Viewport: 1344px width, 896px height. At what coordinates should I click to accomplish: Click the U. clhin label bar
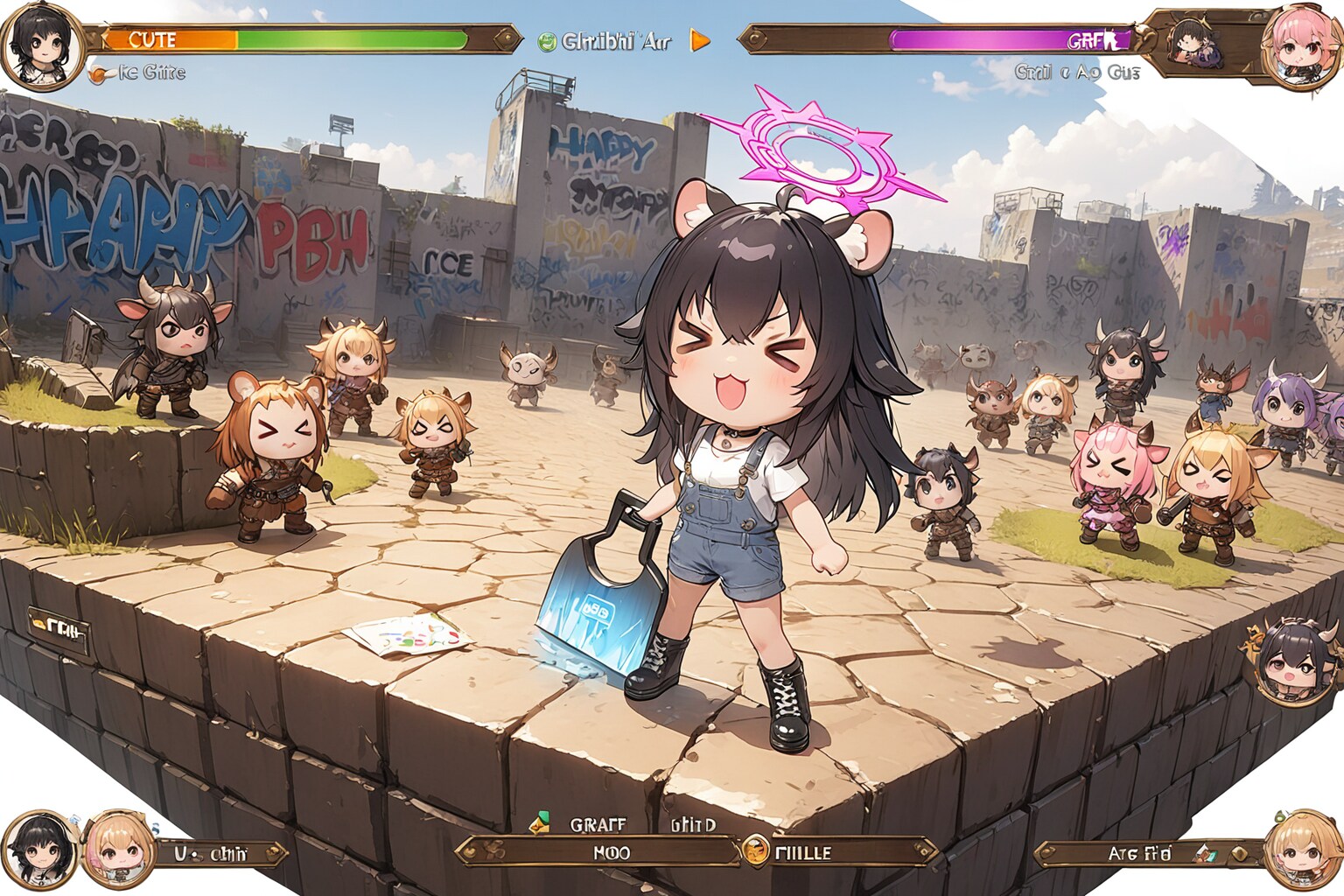(219, 853)
